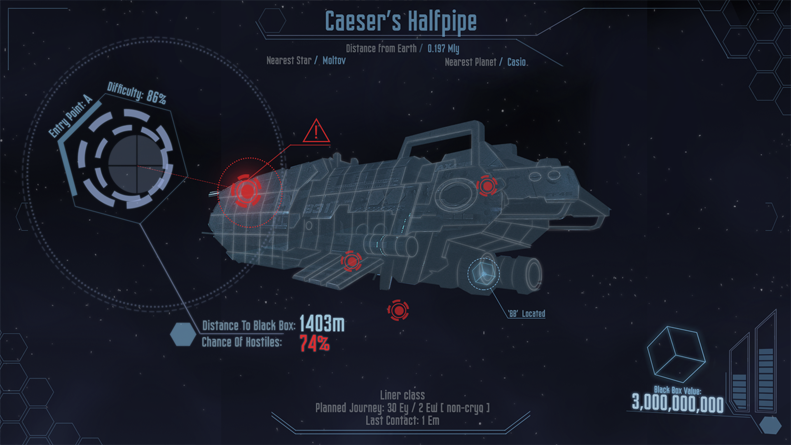
Task: Select the 'BB' Located black box marker
Action: coord(485,275)
